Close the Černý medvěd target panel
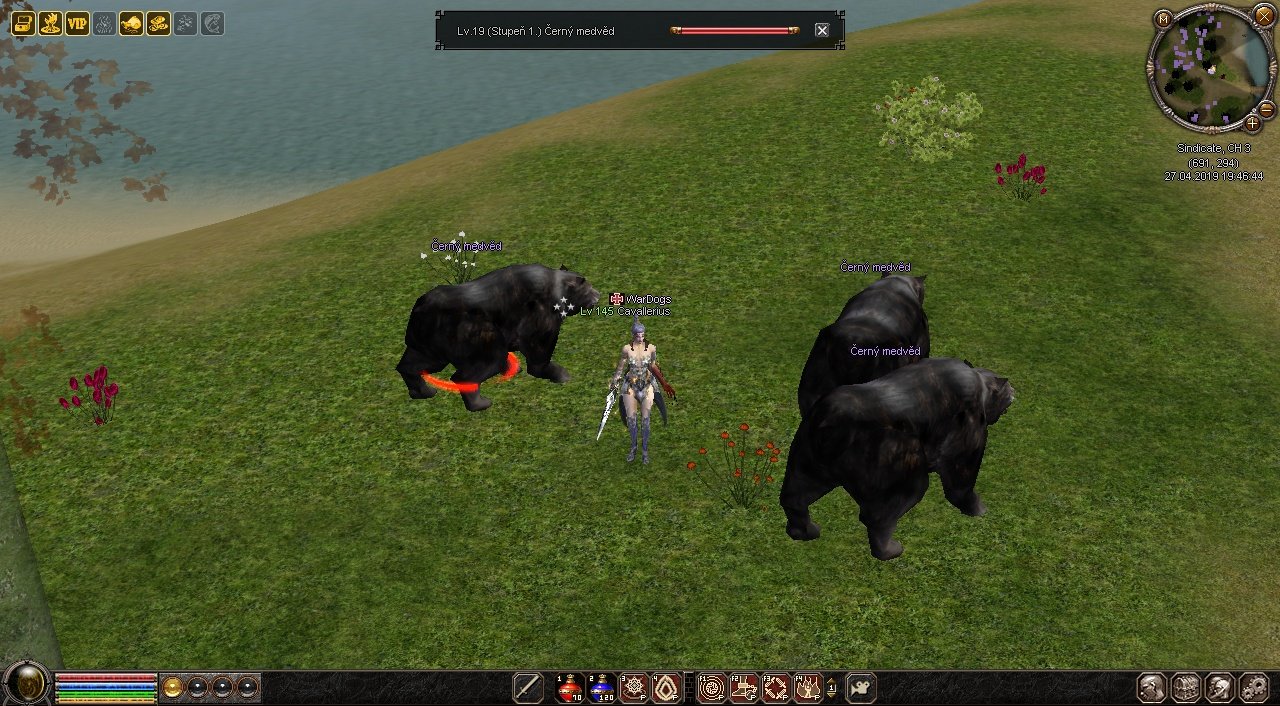 pos(822,31)
